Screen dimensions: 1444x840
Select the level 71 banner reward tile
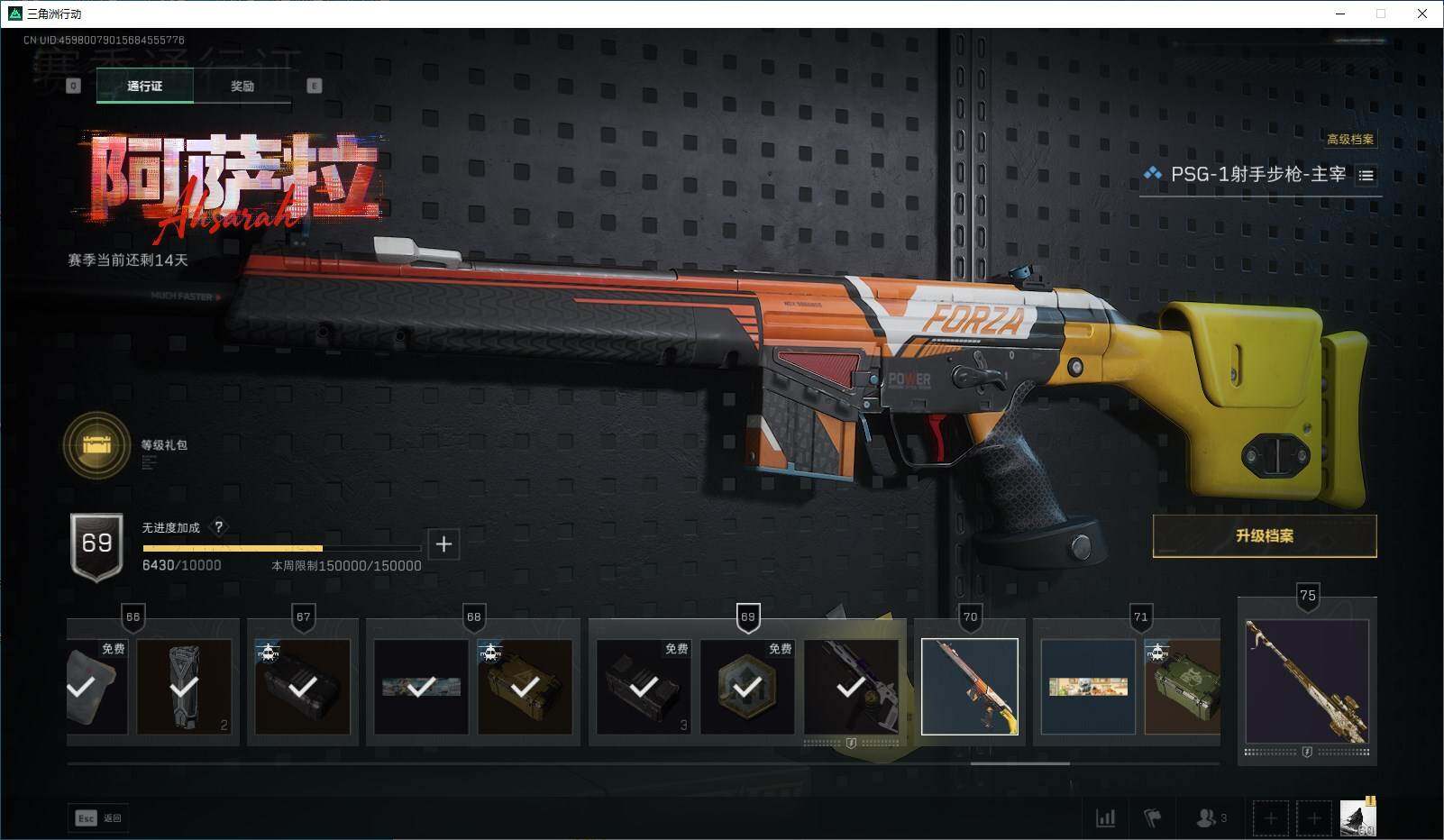tap(1088, 687)
